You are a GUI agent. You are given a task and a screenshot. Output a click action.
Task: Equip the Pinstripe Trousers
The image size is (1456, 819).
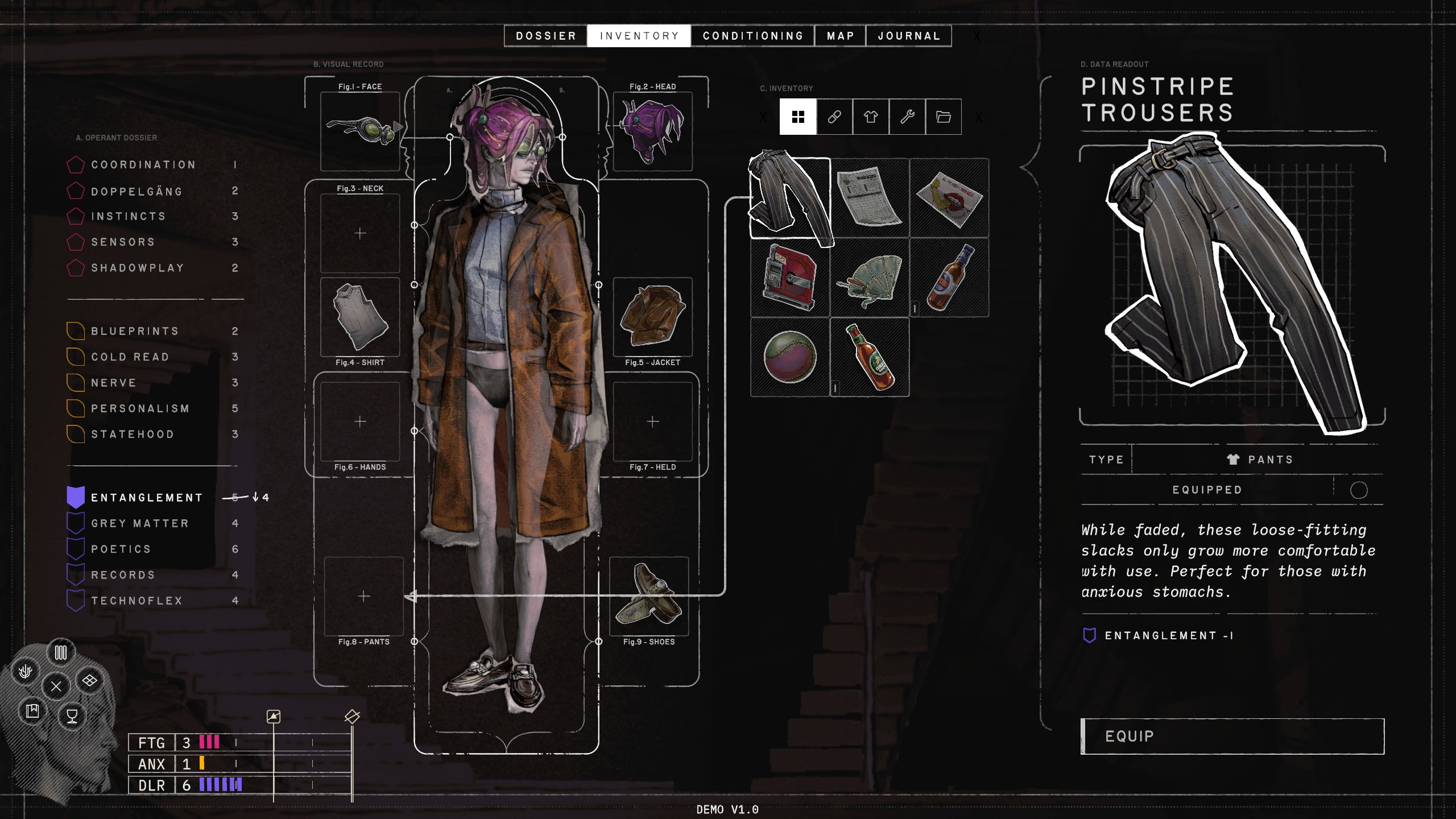click(1232, 737)
